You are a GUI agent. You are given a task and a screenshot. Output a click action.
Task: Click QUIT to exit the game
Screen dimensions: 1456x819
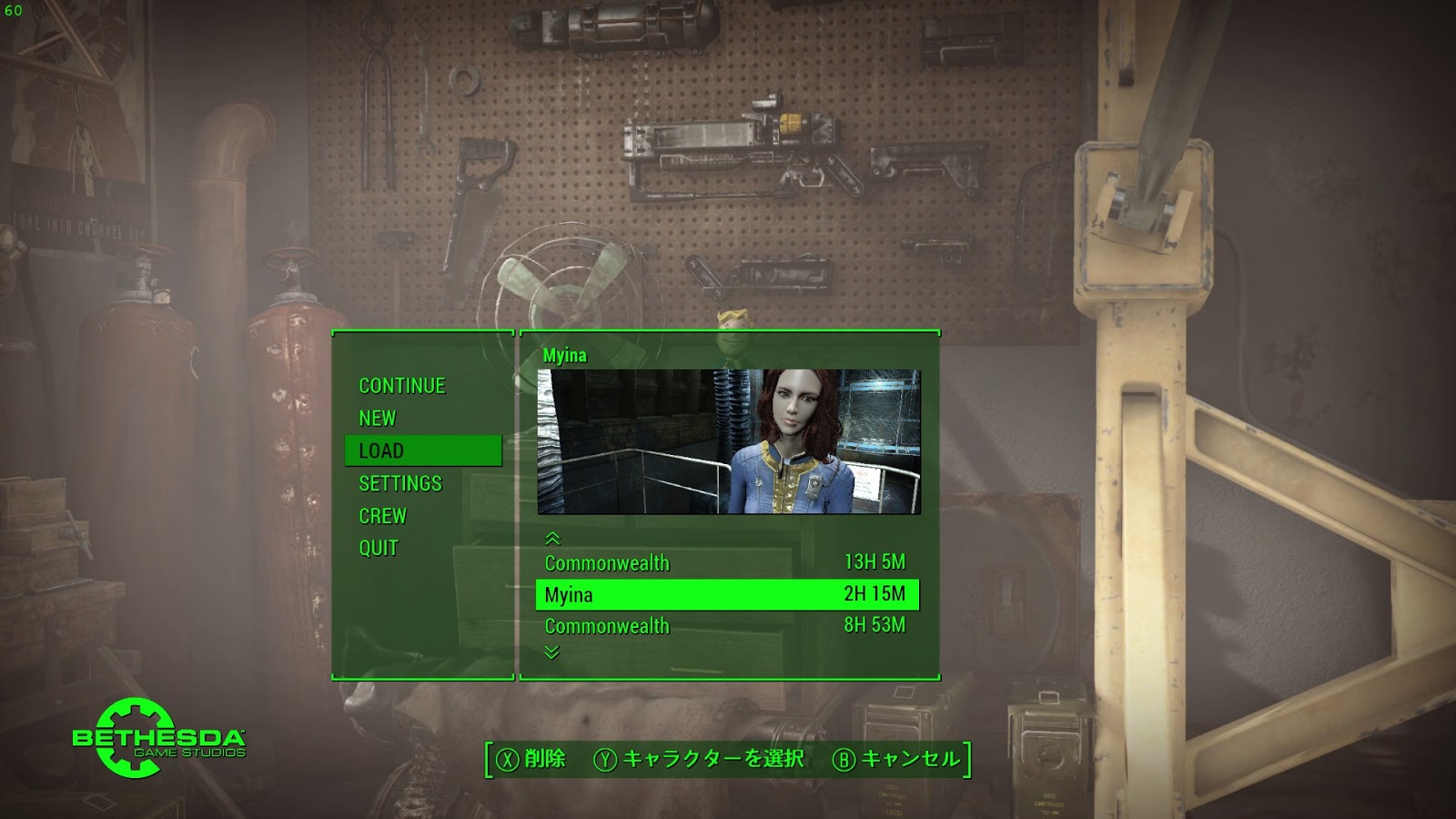click(x=378, y=548)
